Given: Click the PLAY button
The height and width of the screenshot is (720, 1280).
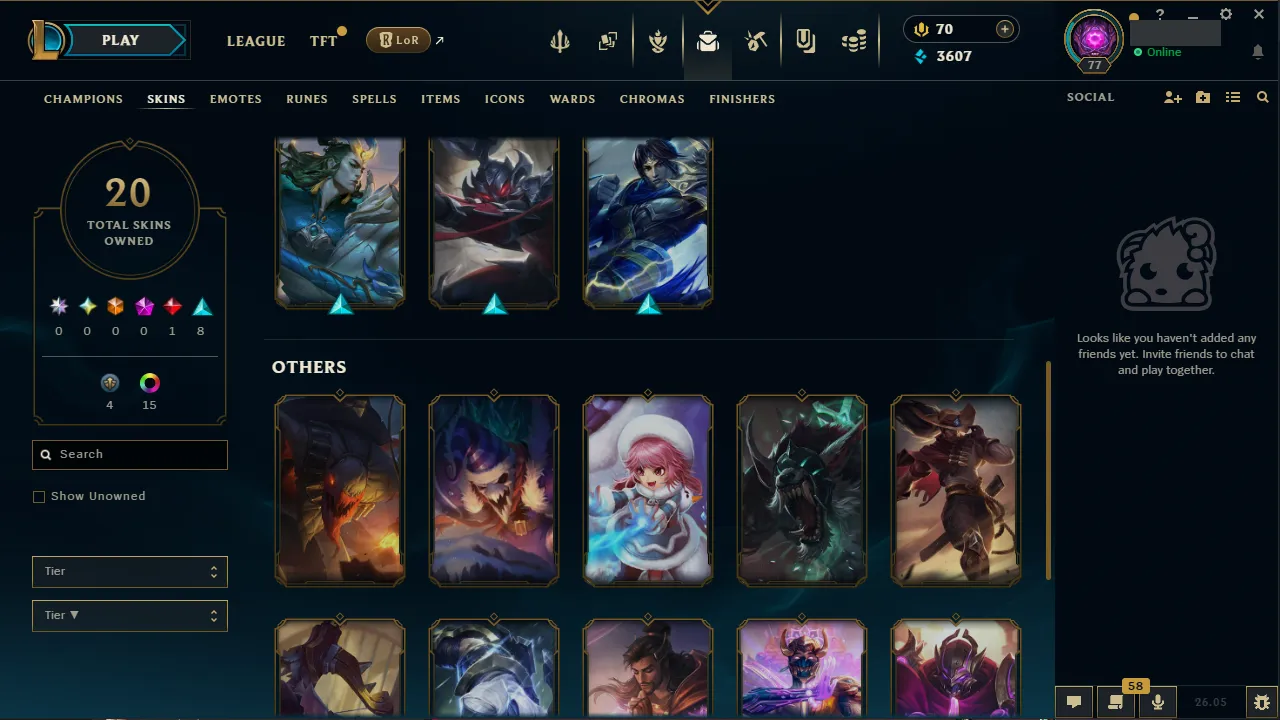Looking at the screenshot, I should click(x=120, y=40).
